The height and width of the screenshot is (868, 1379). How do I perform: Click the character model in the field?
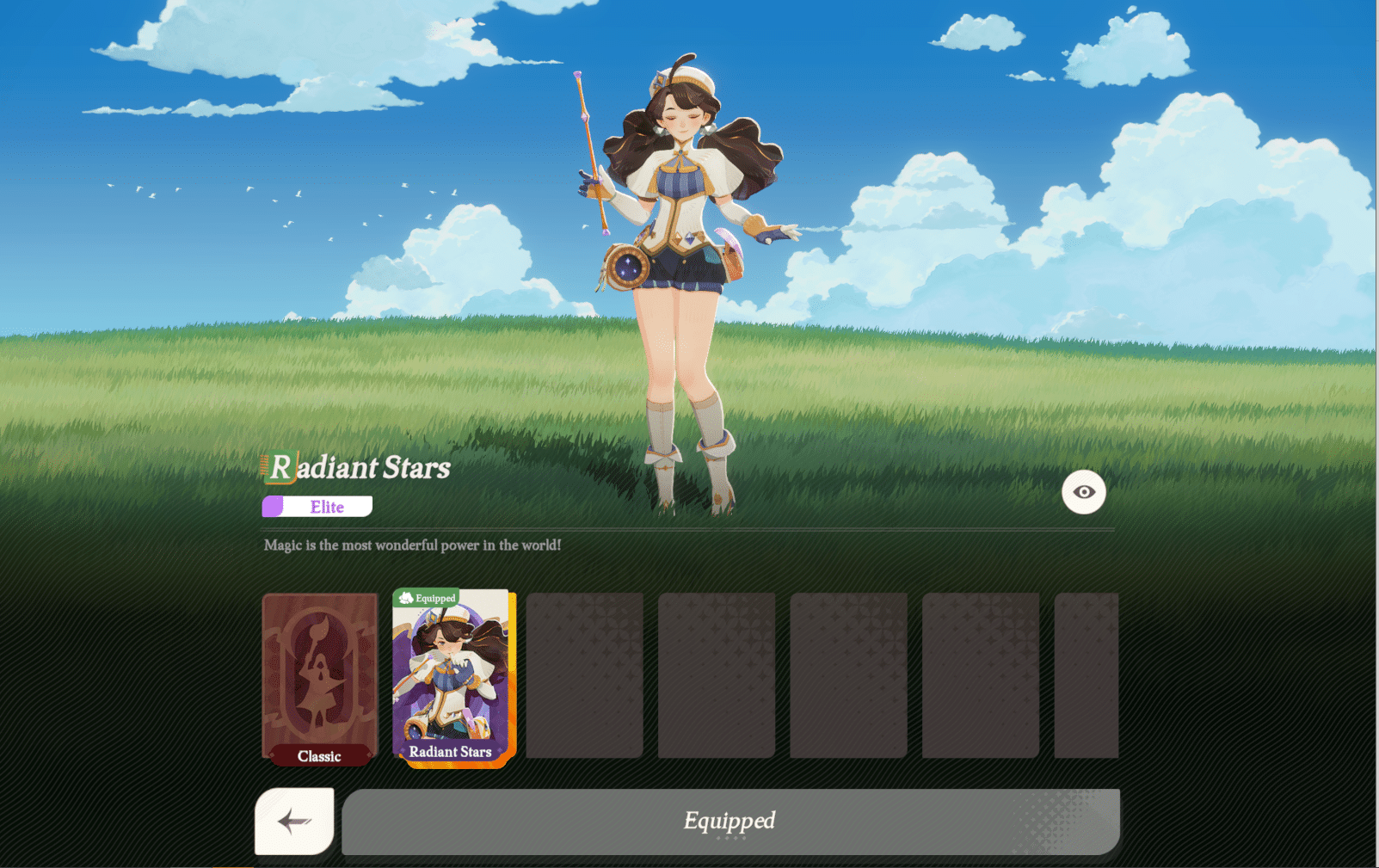(688, 241)
